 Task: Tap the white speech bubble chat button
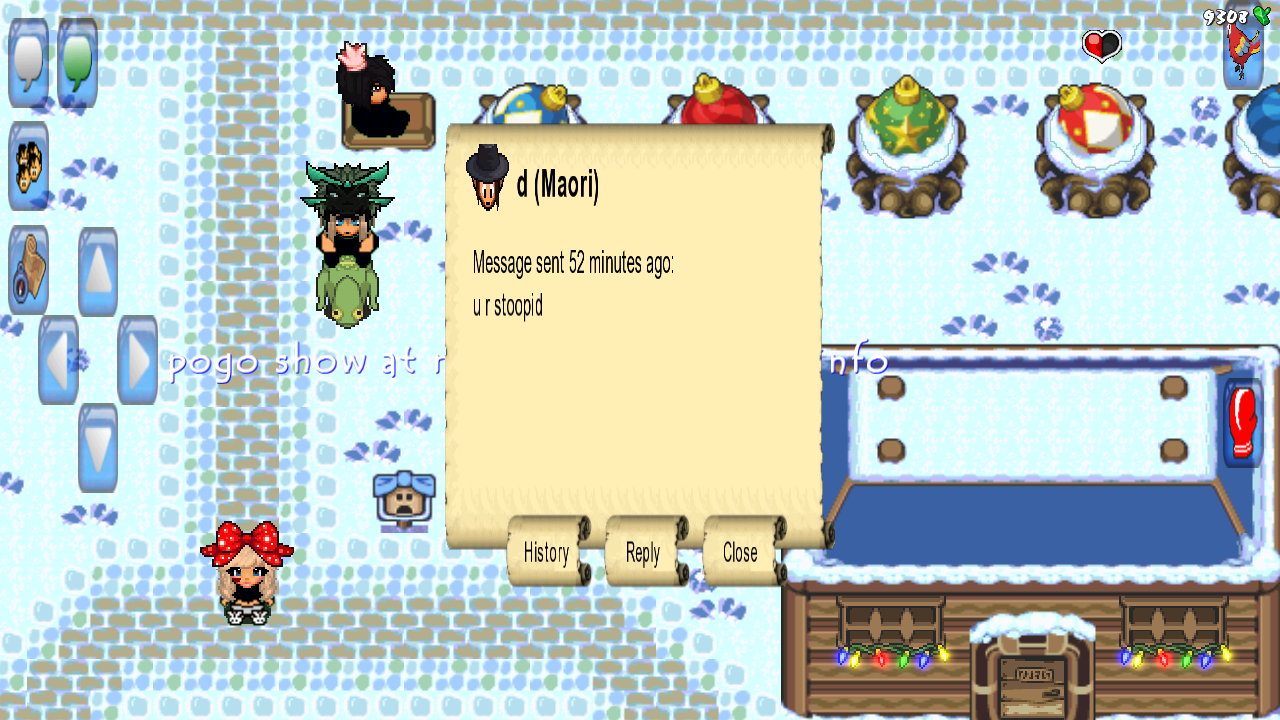point(28,62)
